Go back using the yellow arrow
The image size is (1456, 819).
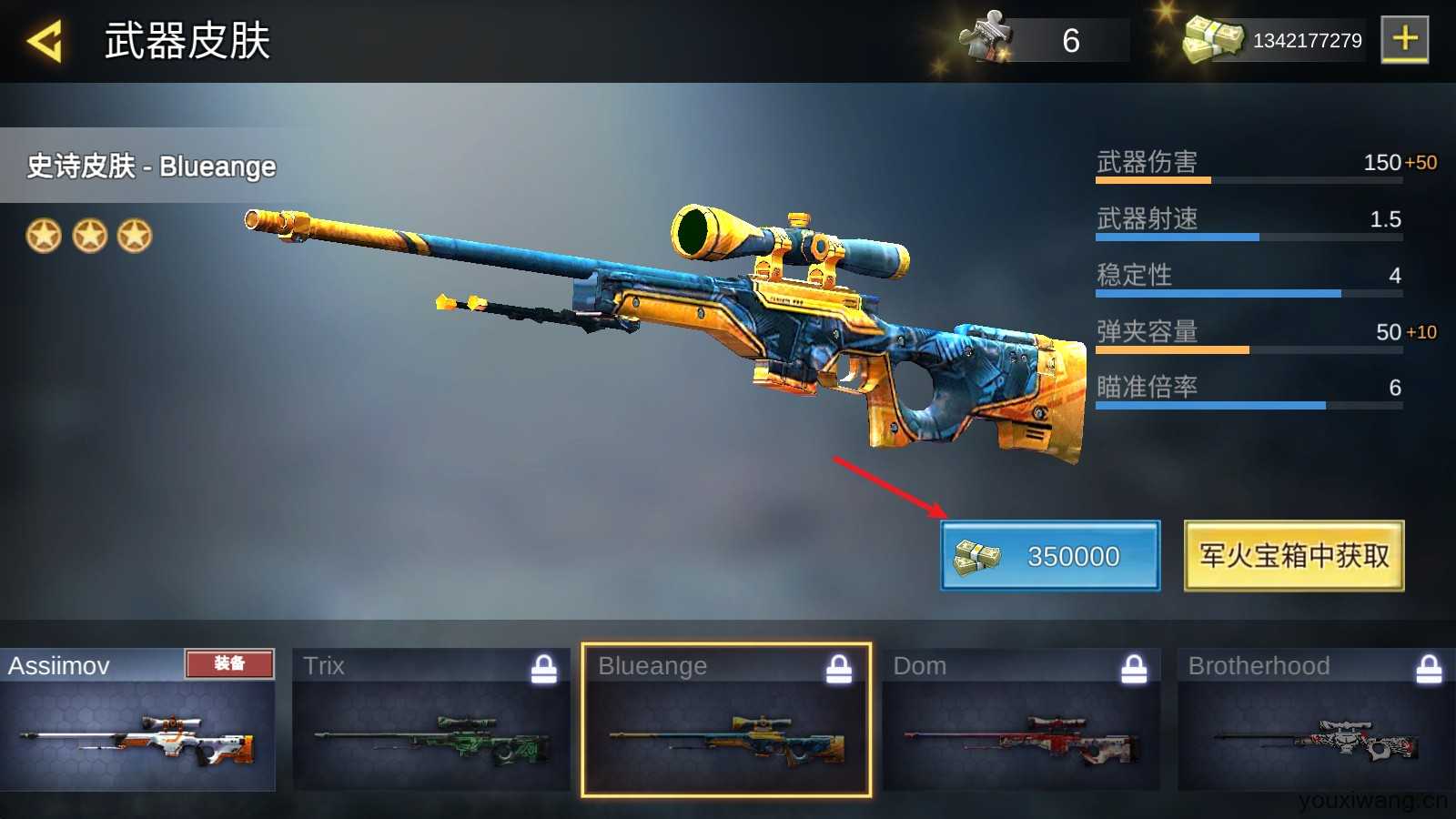45,41
